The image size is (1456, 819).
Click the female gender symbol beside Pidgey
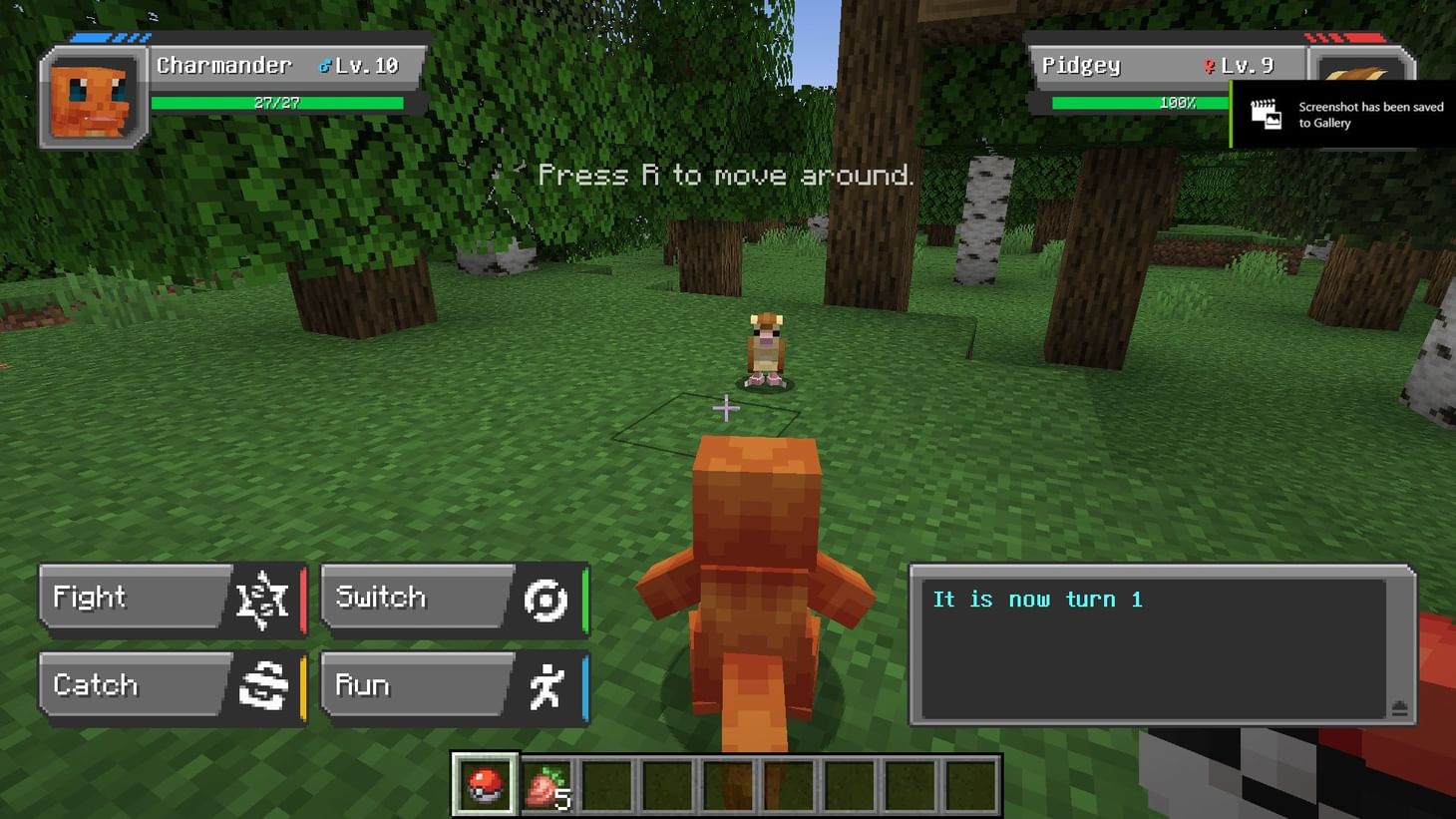tap(1209, 64)
